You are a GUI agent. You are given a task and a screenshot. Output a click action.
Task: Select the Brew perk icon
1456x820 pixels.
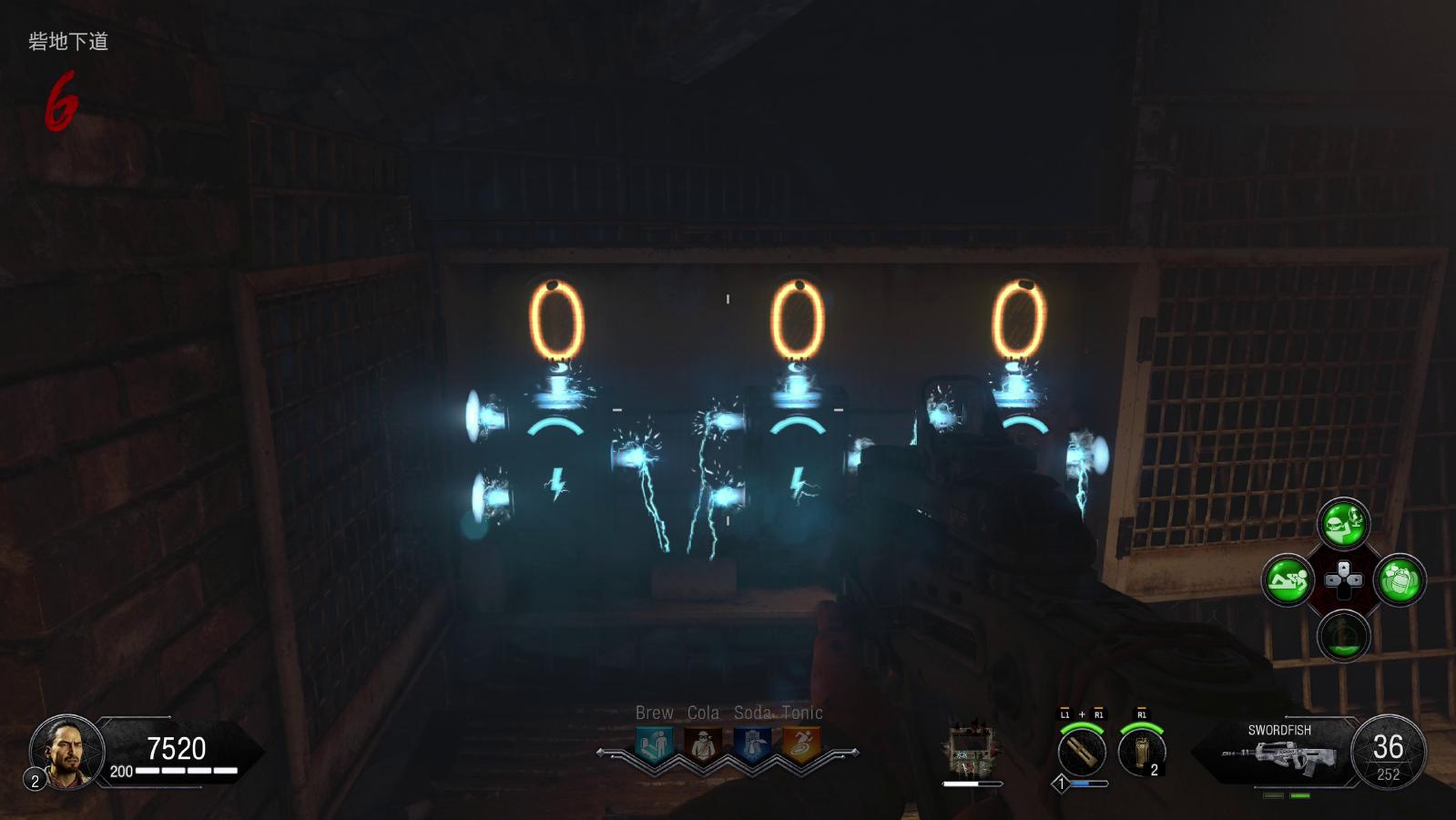tap(654, 745)
